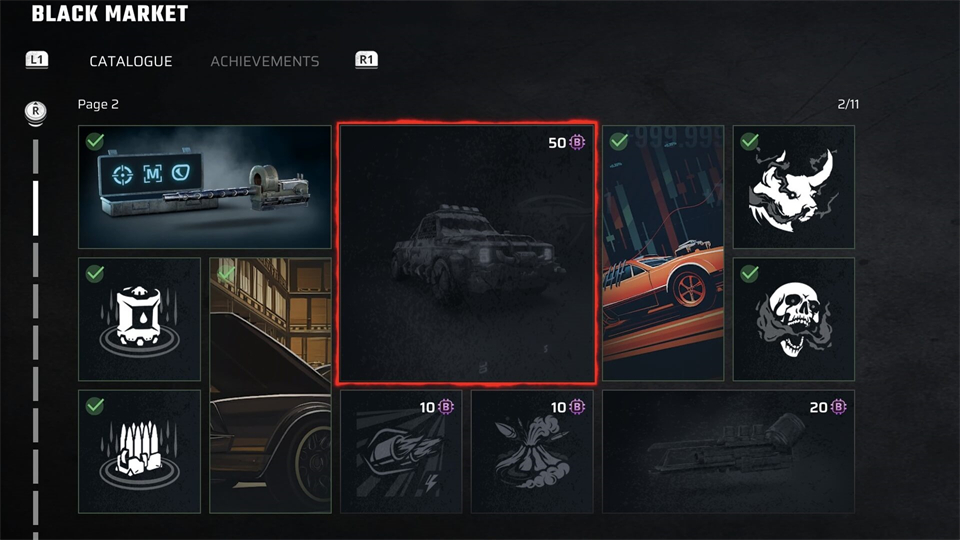Select the bullets ammo perk tile

coord(140,451)
